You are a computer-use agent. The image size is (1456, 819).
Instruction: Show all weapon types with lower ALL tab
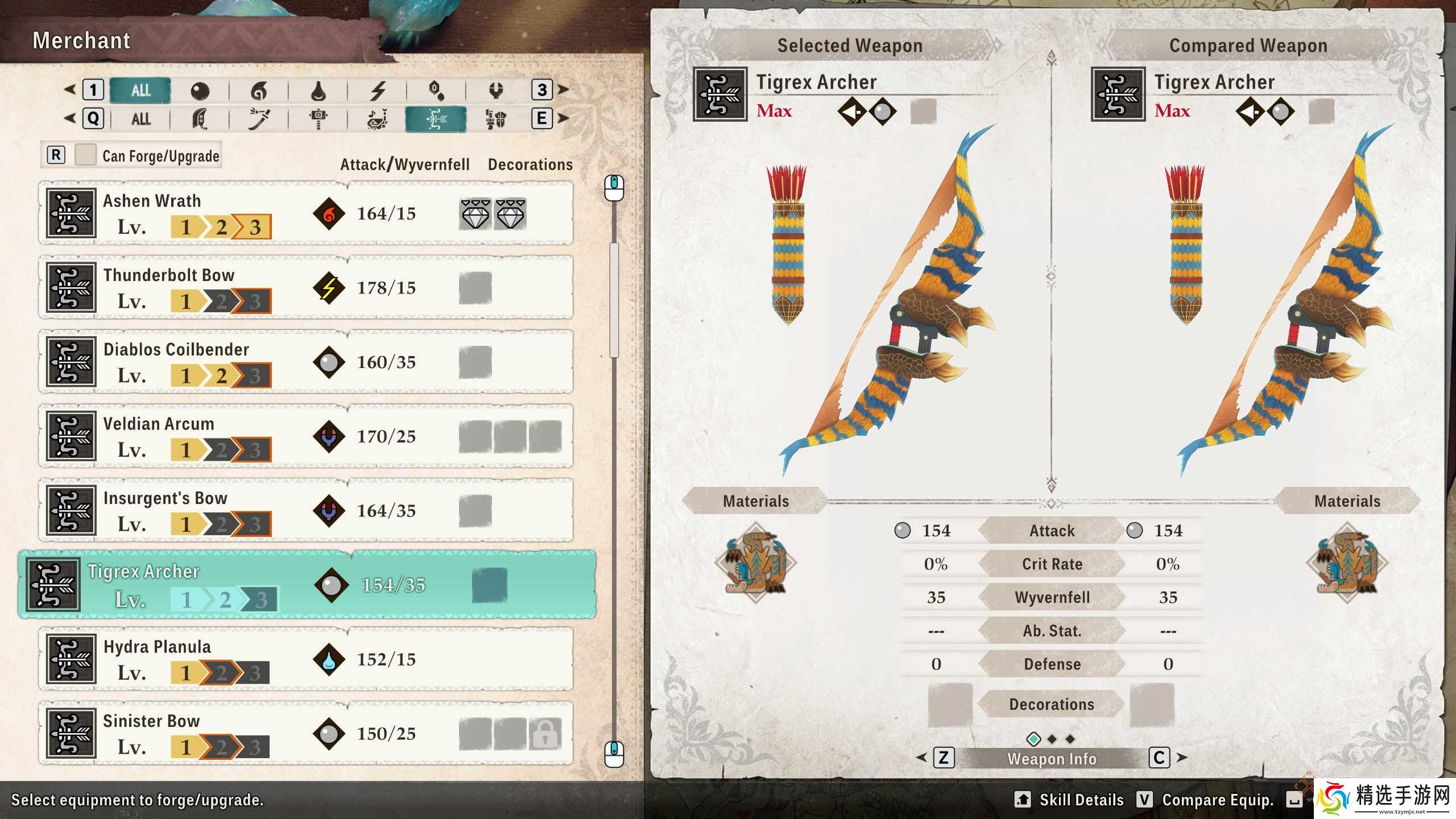(140, 119)
